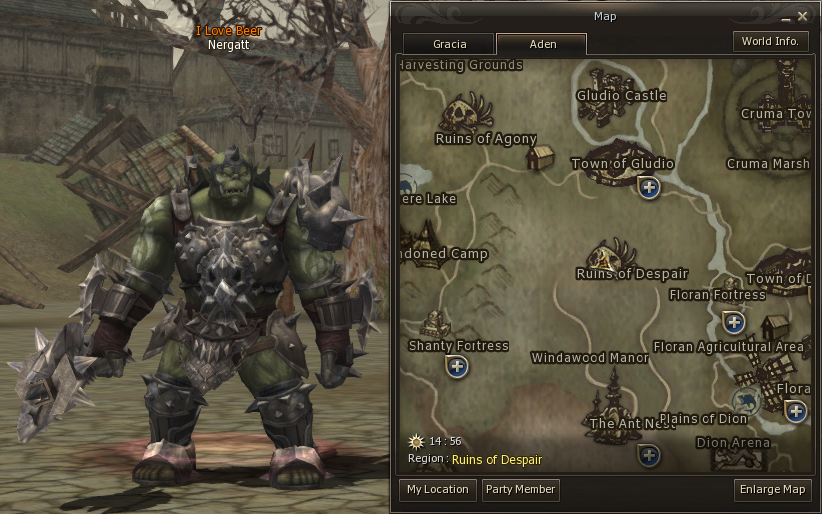Click Shanty Fortress shield badge
822x514 pixels.
pyautogui.click(x=458, y=366)
